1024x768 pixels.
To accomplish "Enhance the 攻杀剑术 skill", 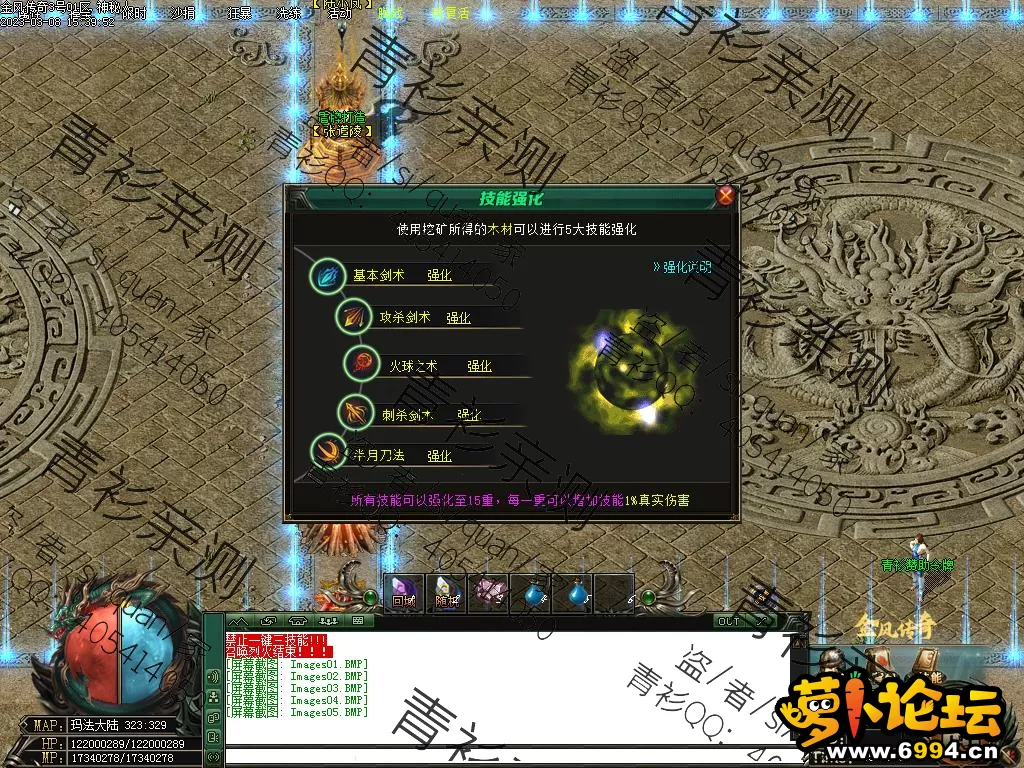I will tap(458, 318).
